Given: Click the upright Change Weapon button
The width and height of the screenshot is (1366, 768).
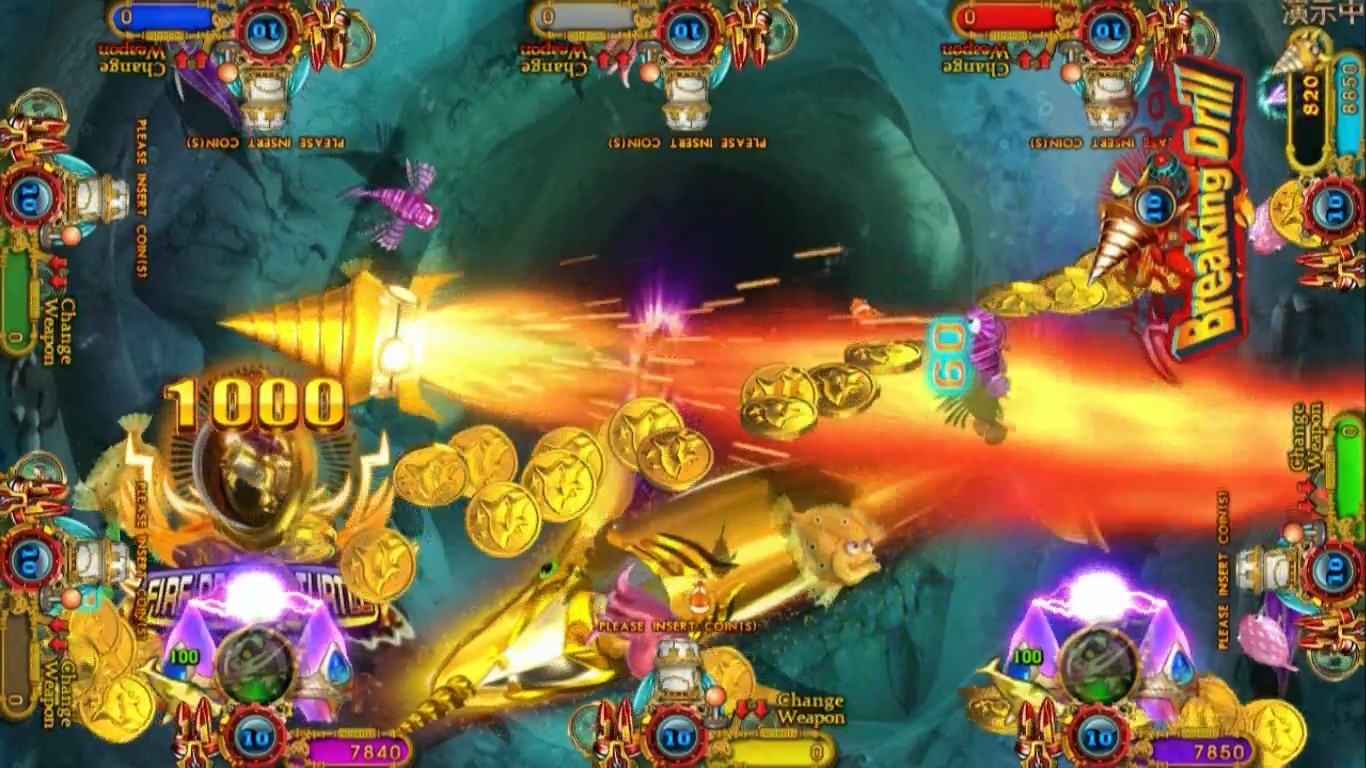Looking at the screenshot, I should tap(809, 708).
